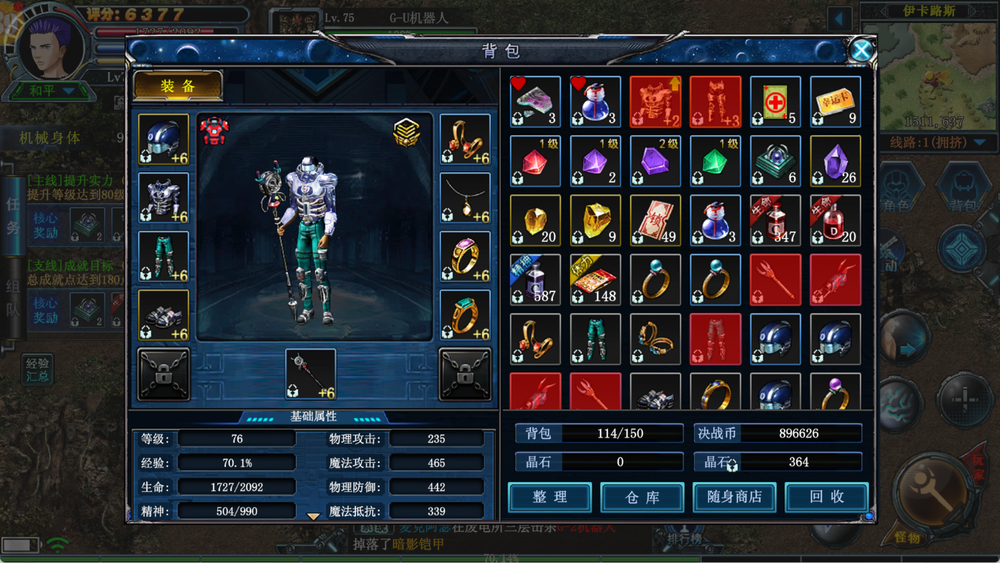Close the backpack window

pos(861,51)
